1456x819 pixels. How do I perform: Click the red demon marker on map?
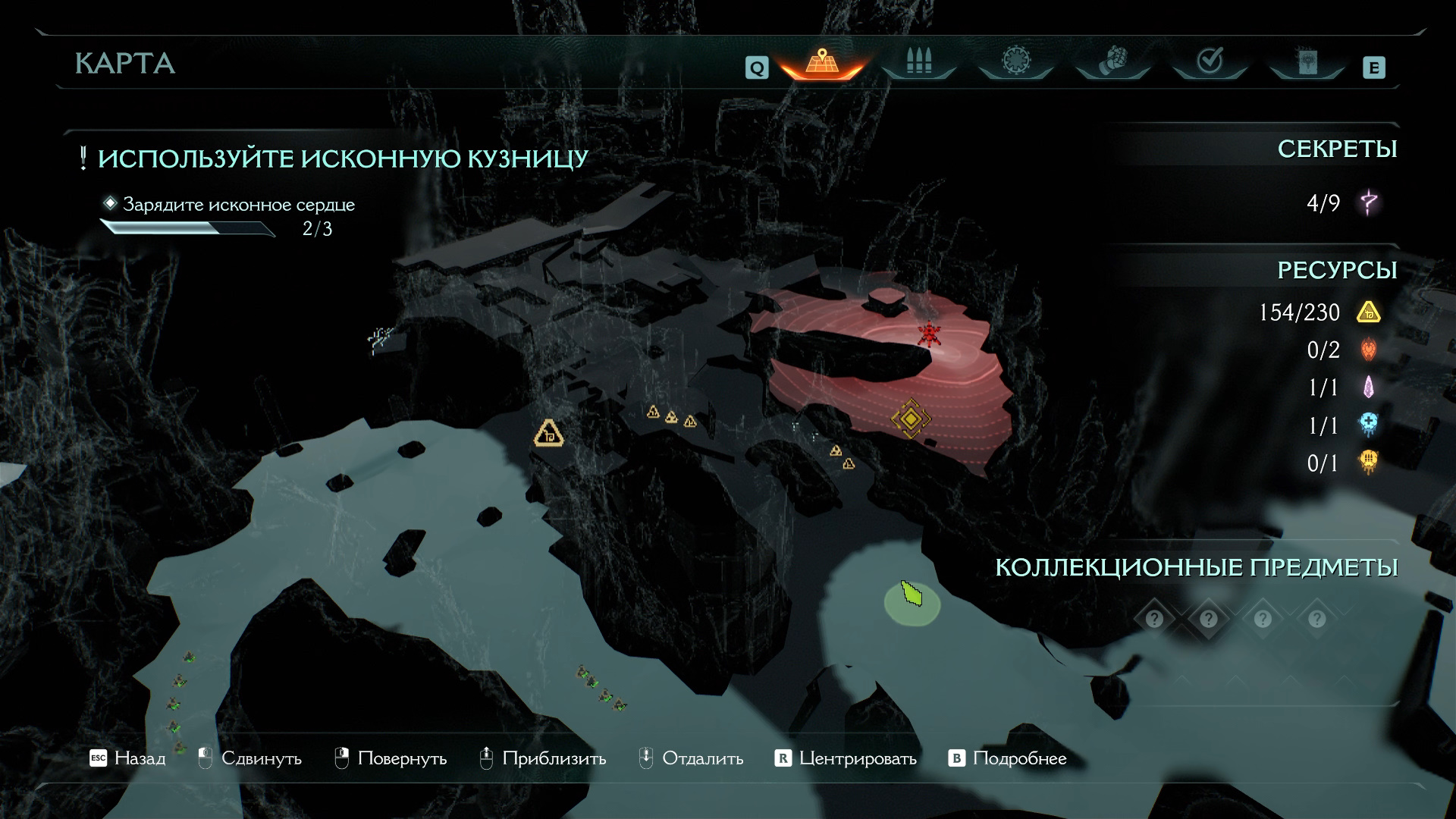click(929, 334)
